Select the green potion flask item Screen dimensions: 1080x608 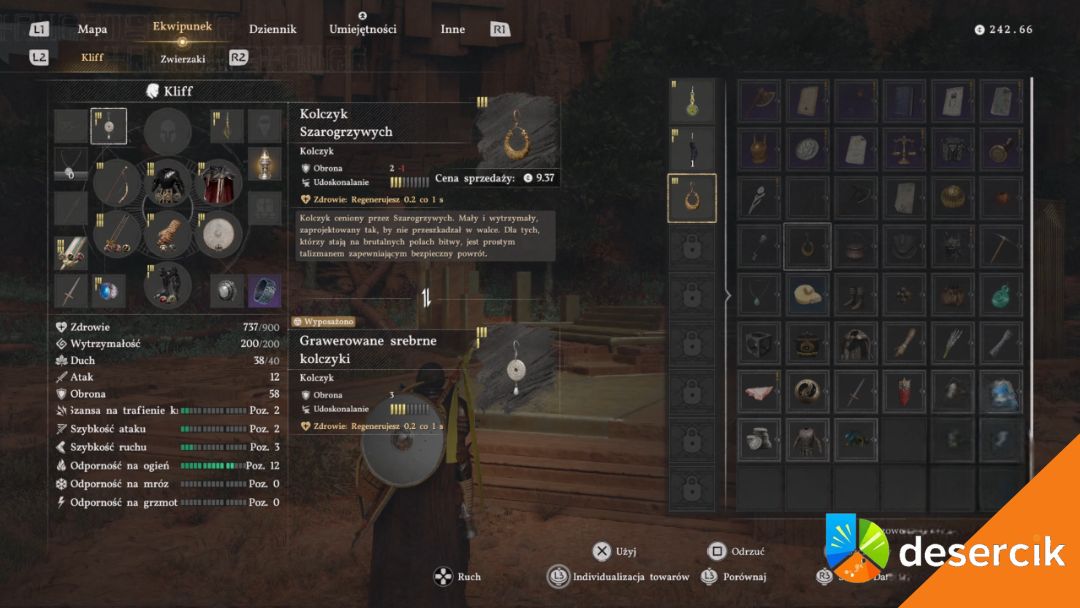click(x=1000, y=295)
